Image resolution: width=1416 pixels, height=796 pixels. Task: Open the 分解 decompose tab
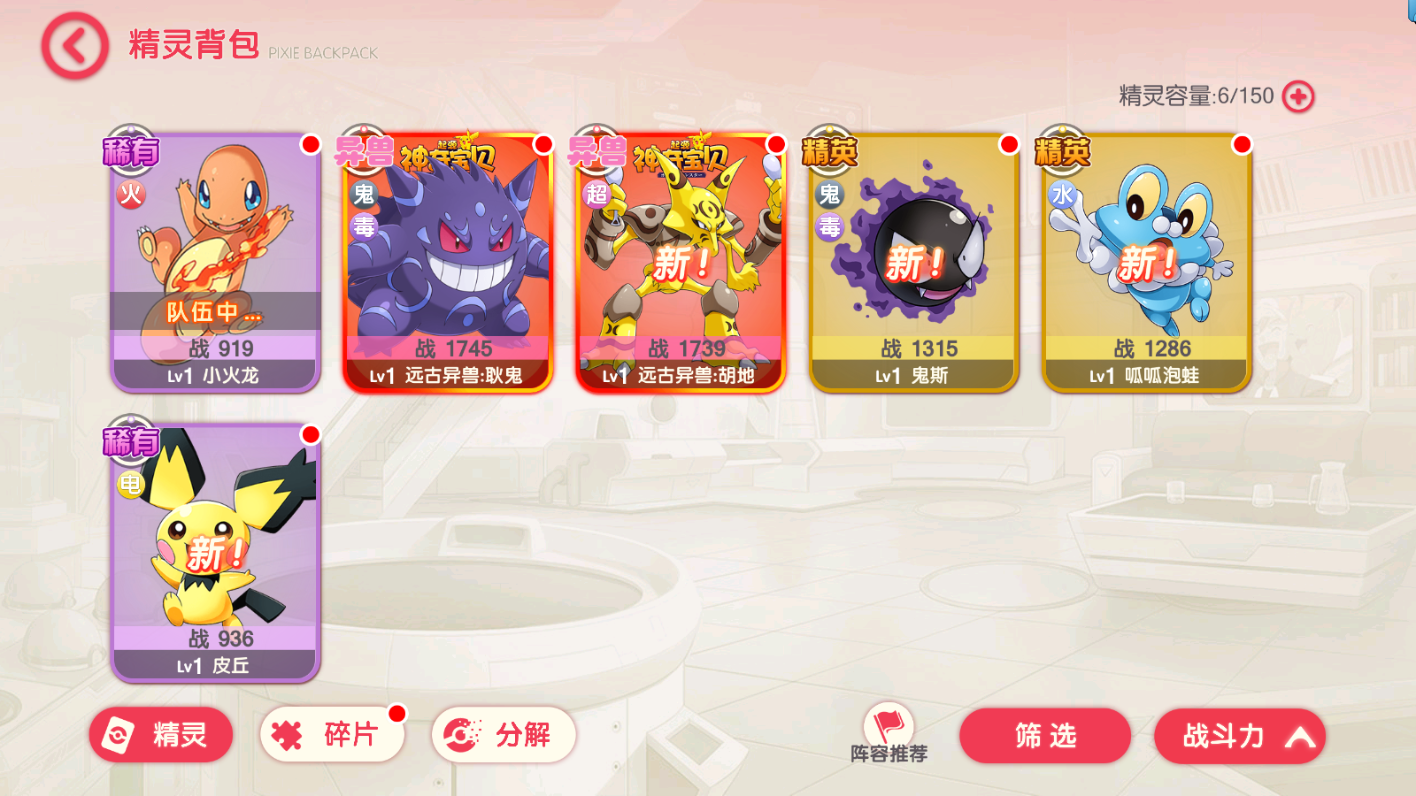[504, 736]
